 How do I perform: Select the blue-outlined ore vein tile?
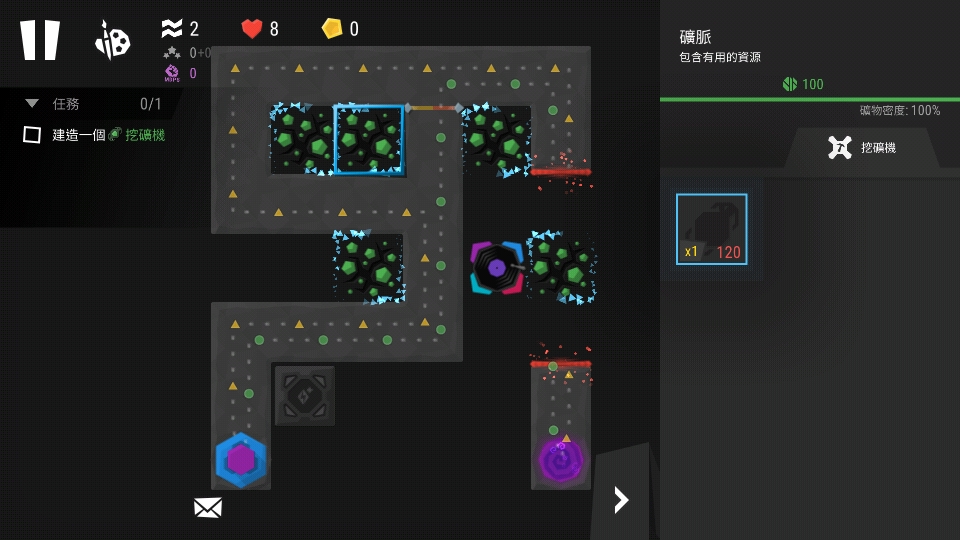368,139
